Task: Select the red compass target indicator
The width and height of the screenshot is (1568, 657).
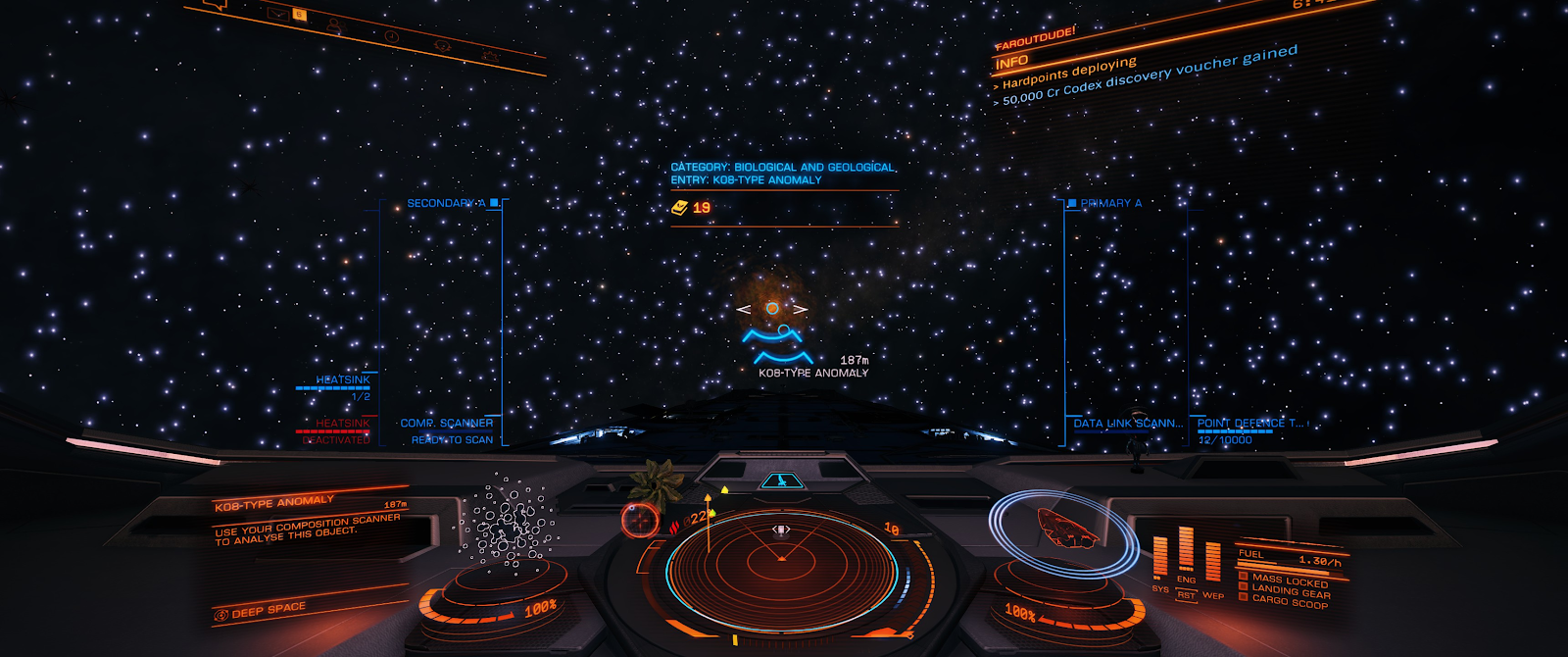Action: [640, 518]
